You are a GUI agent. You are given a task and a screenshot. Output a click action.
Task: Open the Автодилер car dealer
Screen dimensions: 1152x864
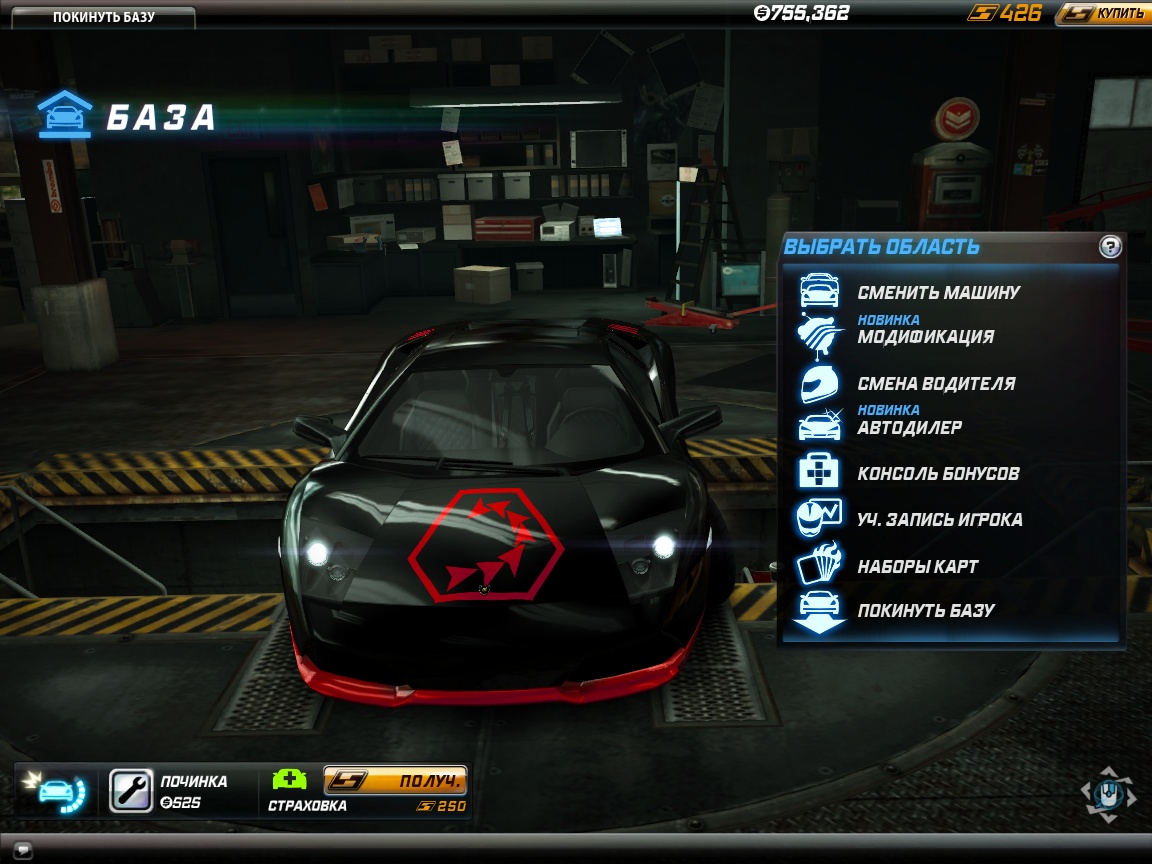[909, 427]
